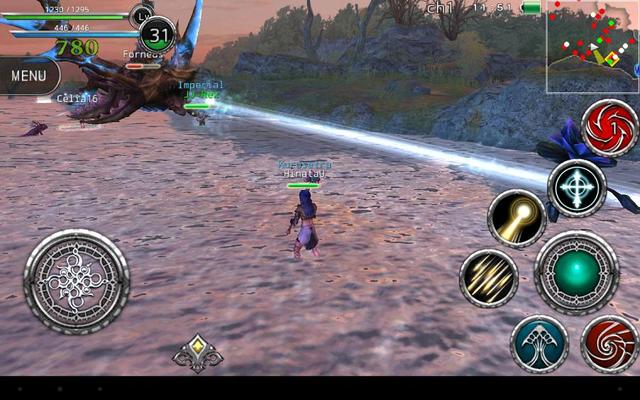Activate the teal tree emblem skill
The image size is (640, 400).
pos(539,344)
